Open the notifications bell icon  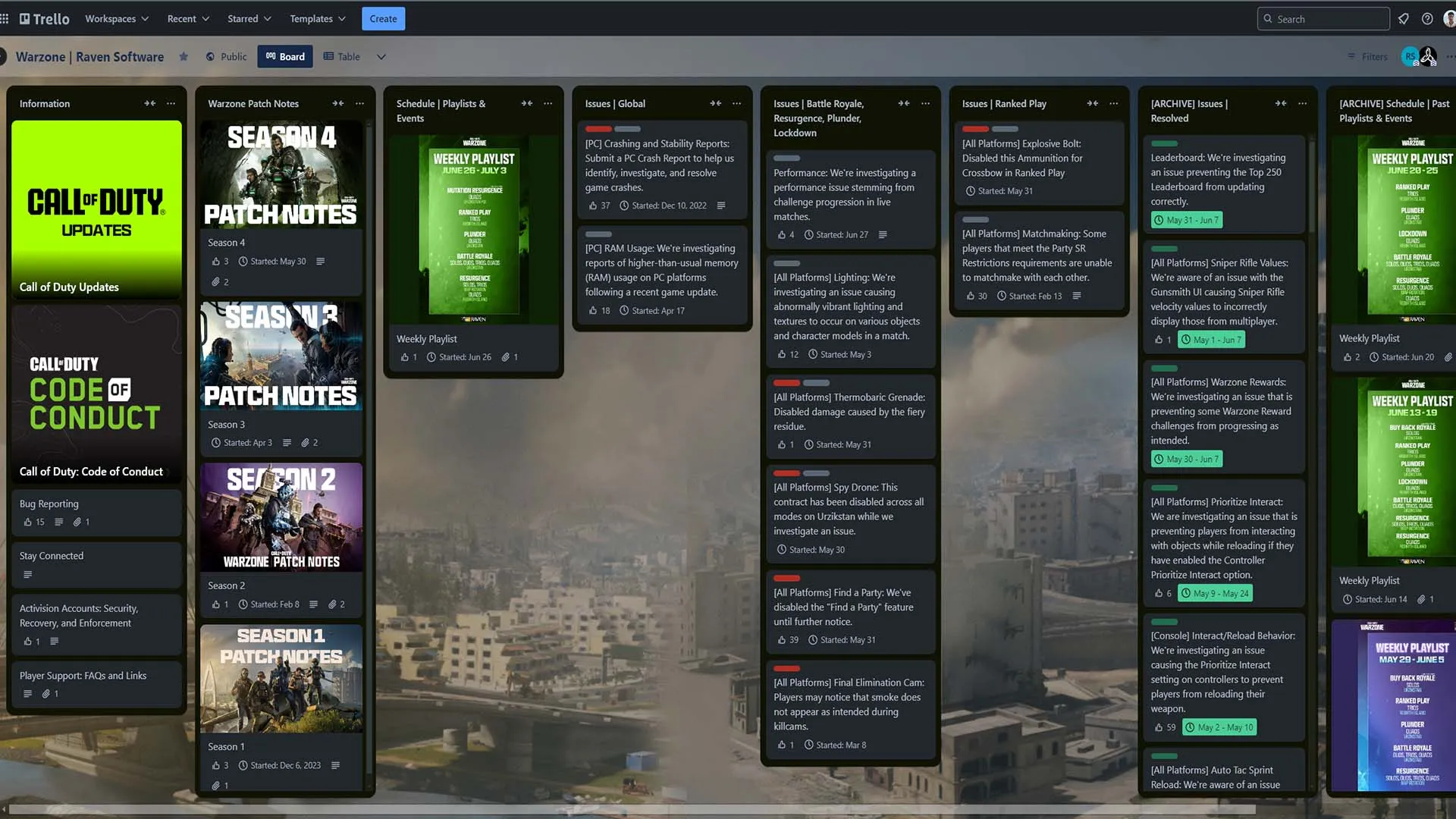click(x=1404, y=18)
